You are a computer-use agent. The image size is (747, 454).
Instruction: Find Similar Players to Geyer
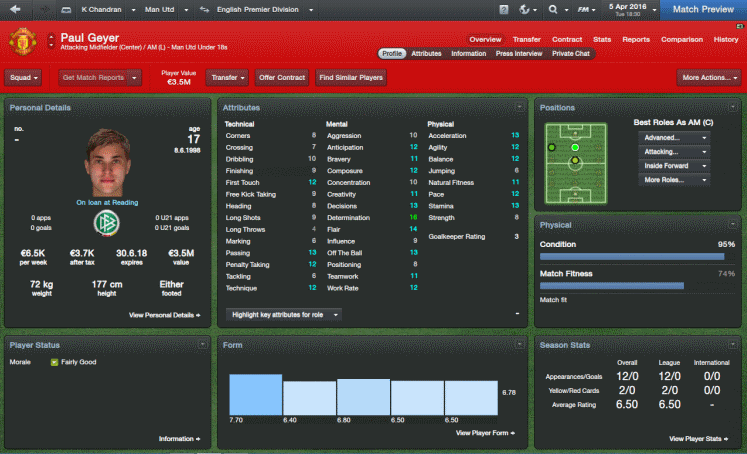pos(349,77)
